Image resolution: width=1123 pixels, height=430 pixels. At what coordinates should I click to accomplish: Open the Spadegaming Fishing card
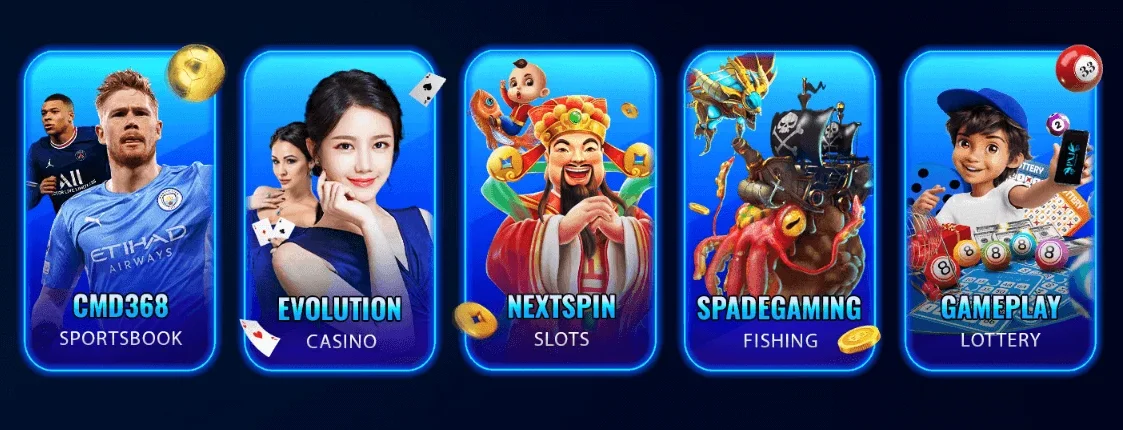point(780,210)
